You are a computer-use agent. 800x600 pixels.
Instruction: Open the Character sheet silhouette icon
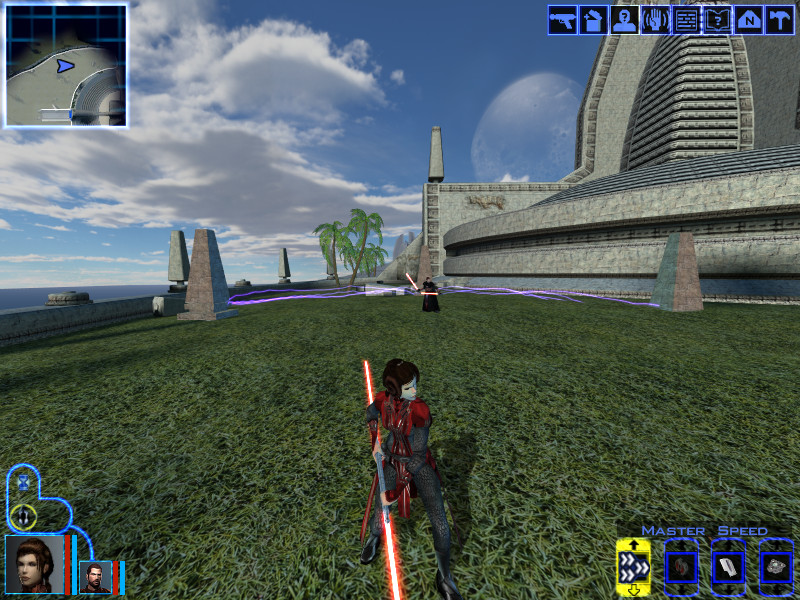(625, 21)
